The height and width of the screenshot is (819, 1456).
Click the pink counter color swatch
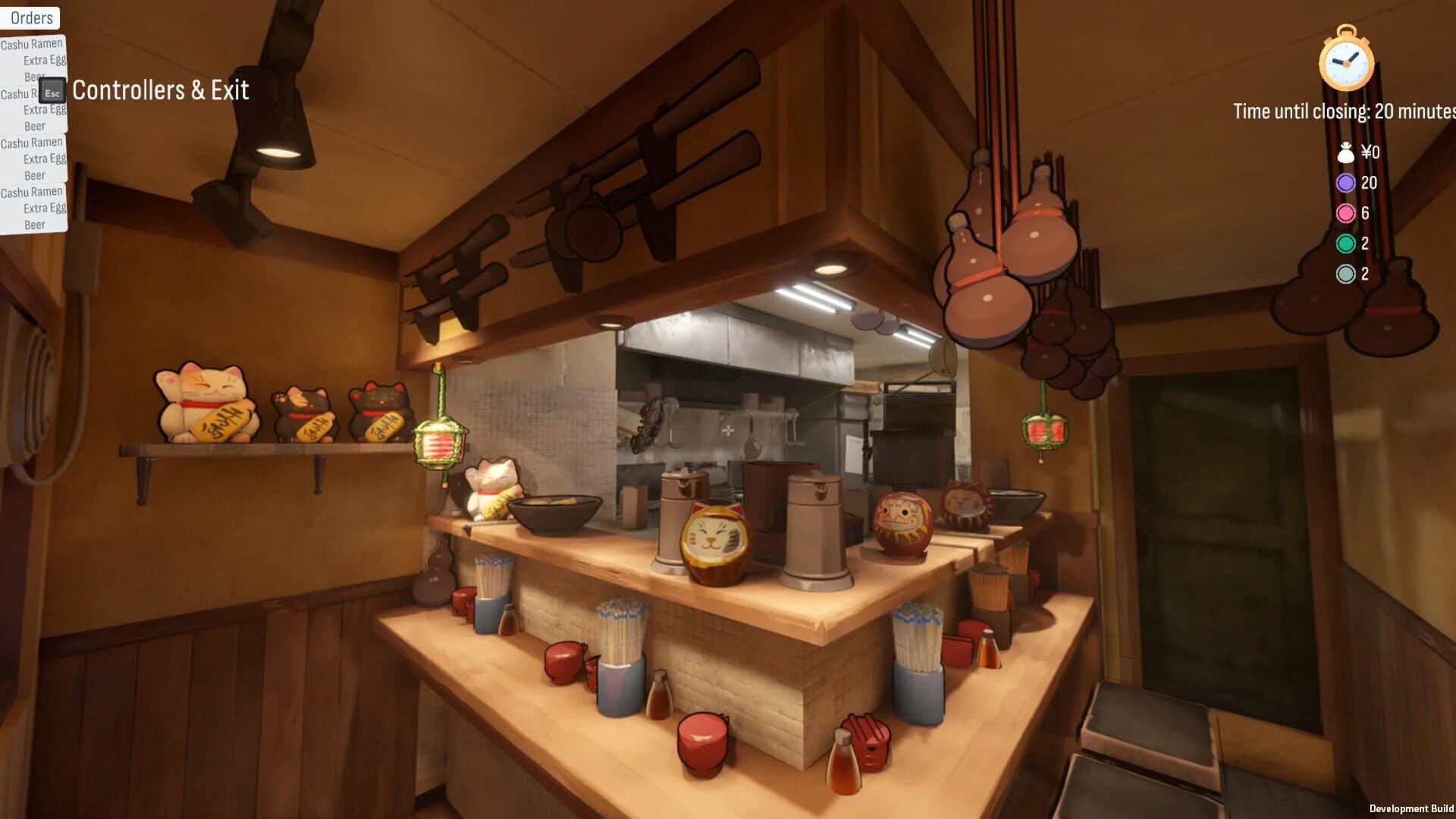coord(1345,214)
